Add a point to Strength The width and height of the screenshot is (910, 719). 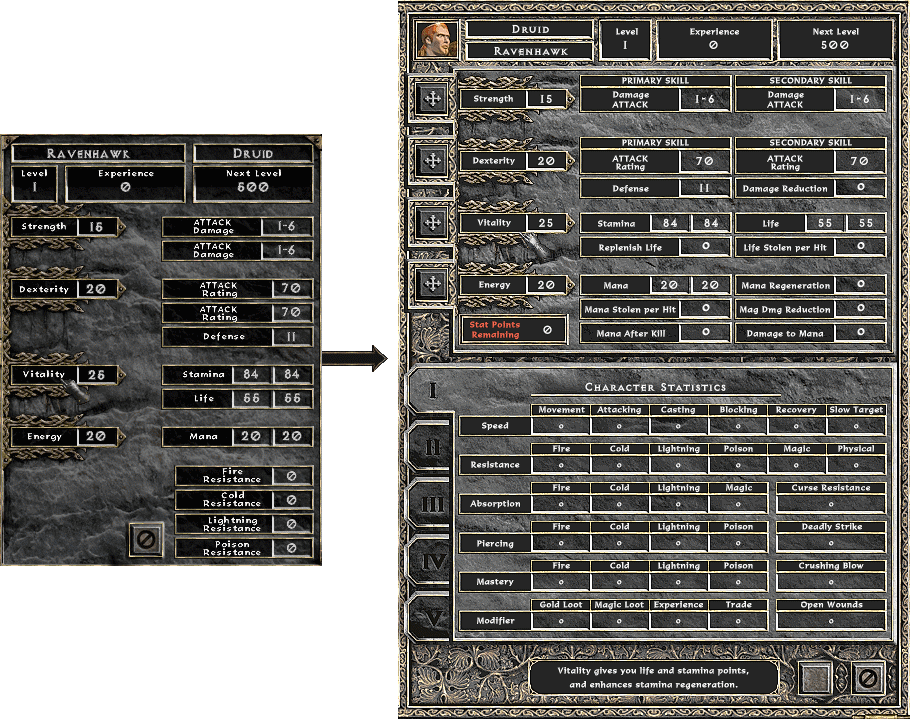[432, 99]
